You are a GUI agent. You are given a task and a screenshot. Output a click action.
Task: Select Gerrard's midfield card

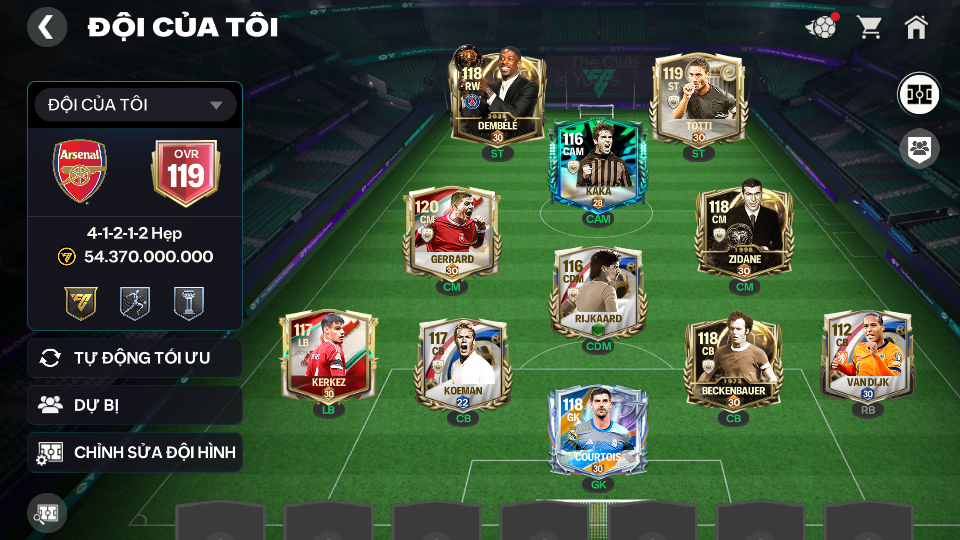[452, 232]
